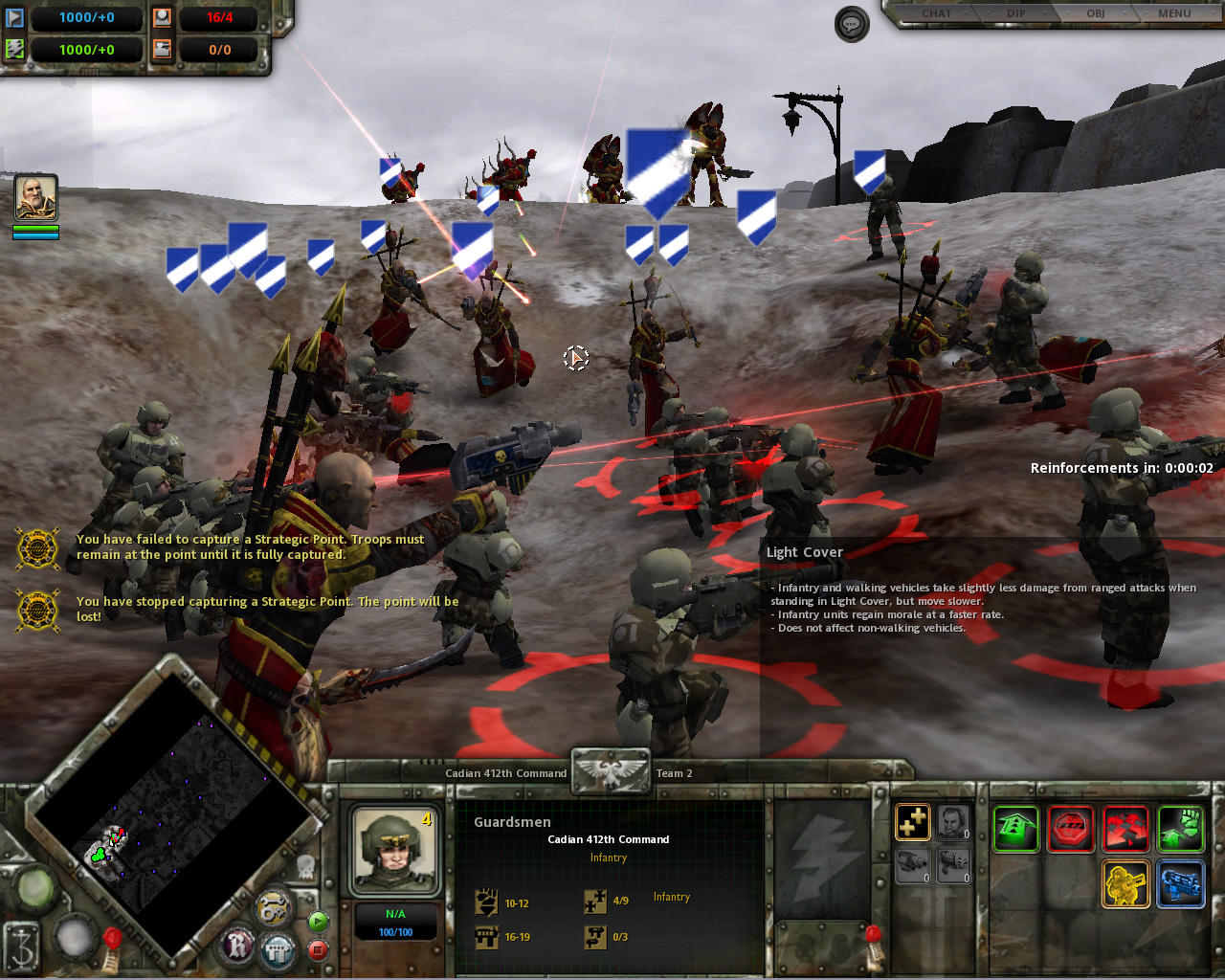Reinforce squad with gold plus icon
1225x980 pixels.
pyautogui.click(x=913, y=822)
